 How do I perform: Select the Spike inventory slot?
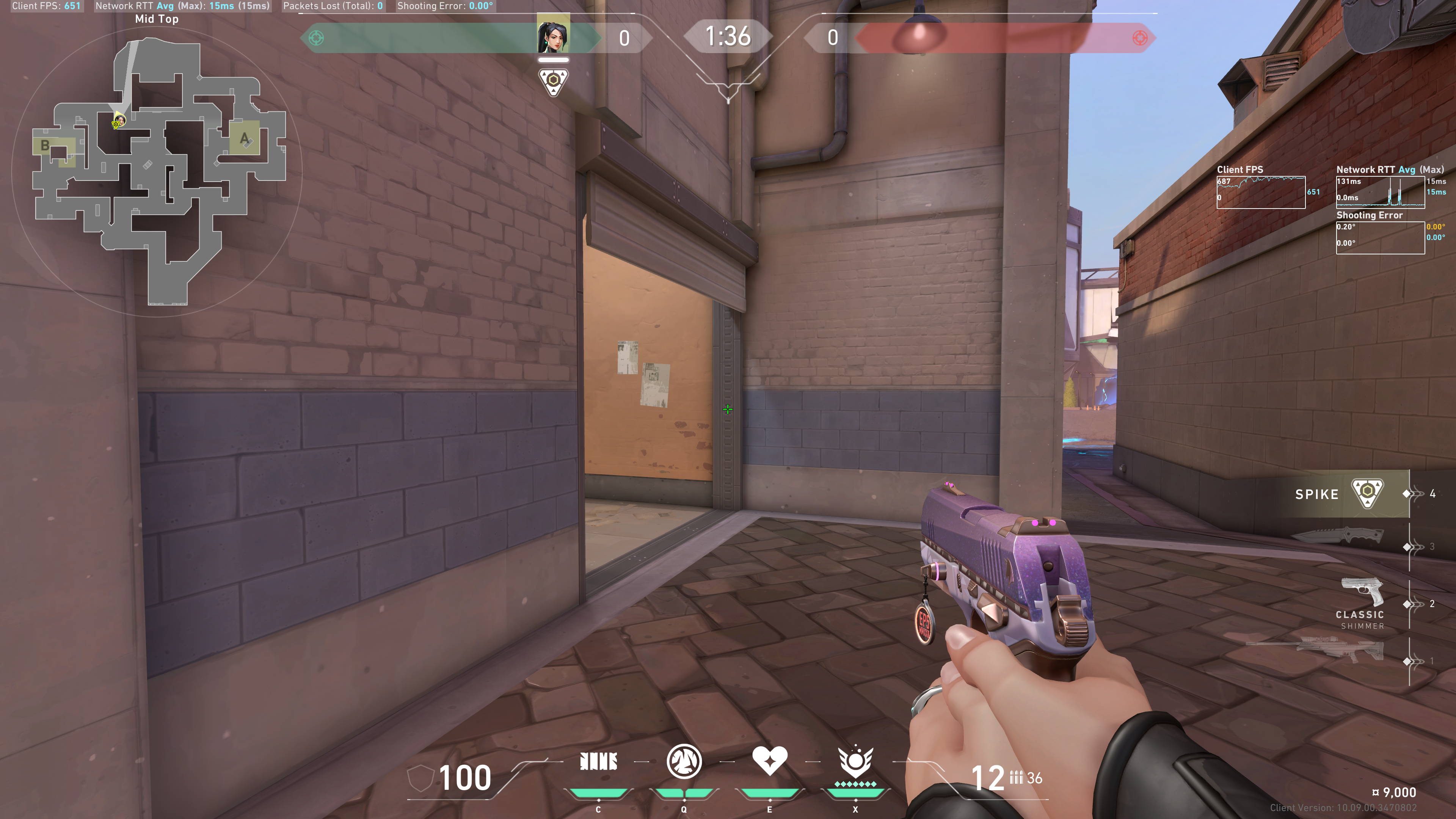[x=1345, y=494]
